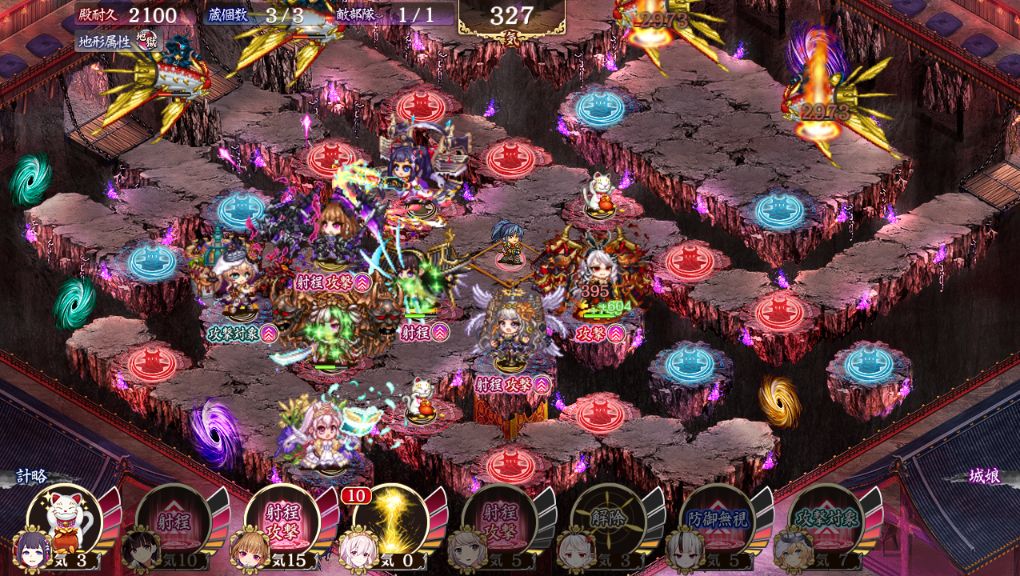
Task: Use the 射程 stratagem costing 10 ki
Action: point(173,518)
